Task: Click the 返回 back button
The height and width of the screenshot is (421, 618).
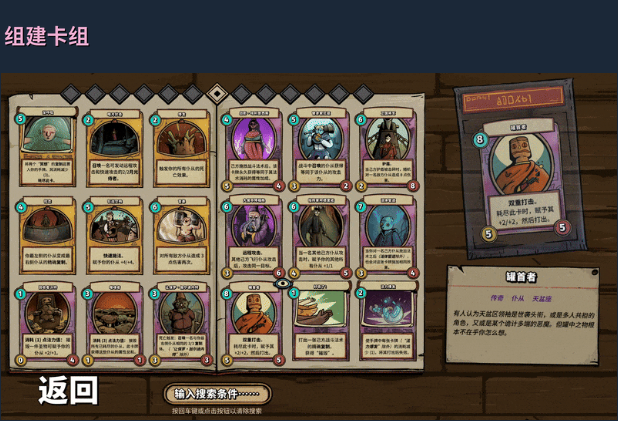Action: coord(69,390)
